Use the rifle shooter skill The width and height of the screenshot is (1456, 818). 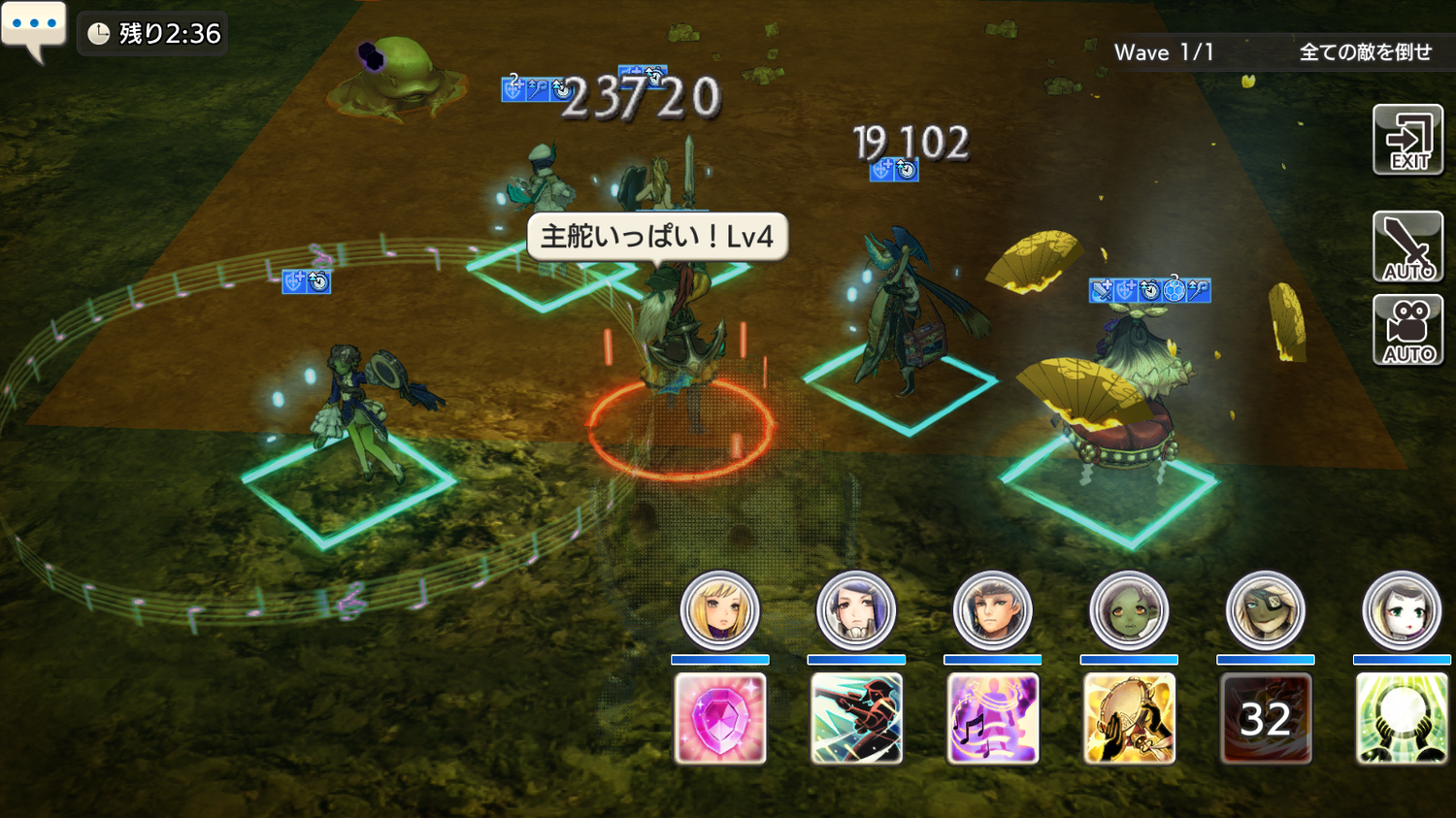[856, 718]
